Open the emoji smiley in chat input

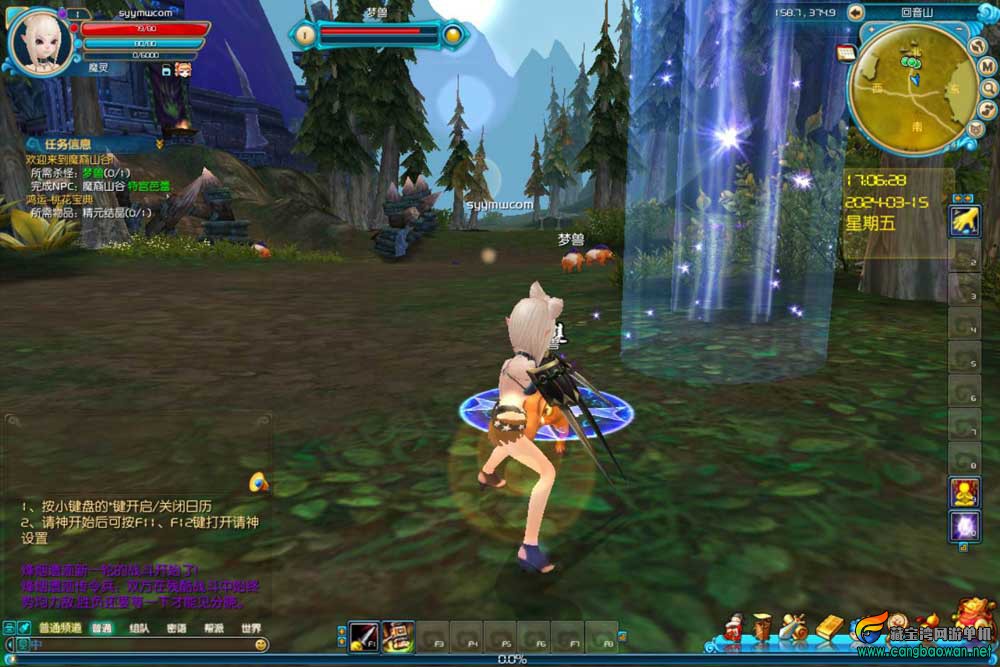(x=260, y=646)
